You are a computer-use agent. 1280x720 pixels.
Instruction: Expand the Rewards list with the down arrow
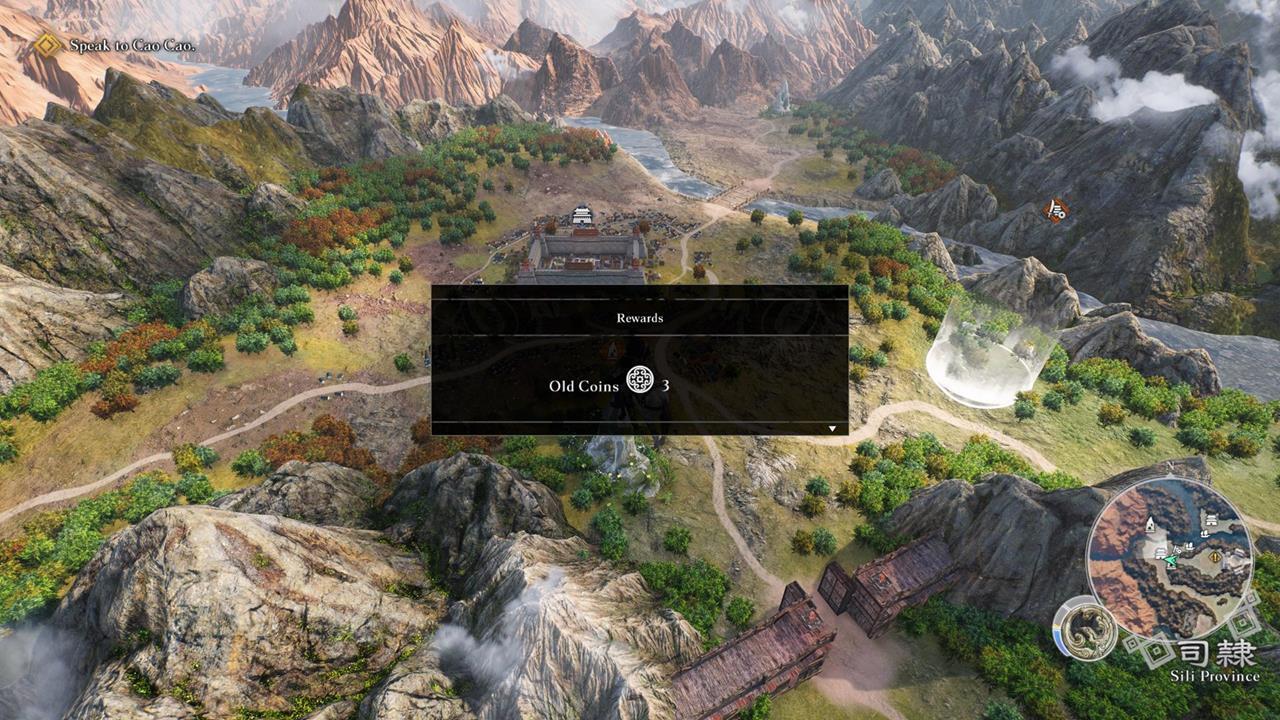coord(833,426)
